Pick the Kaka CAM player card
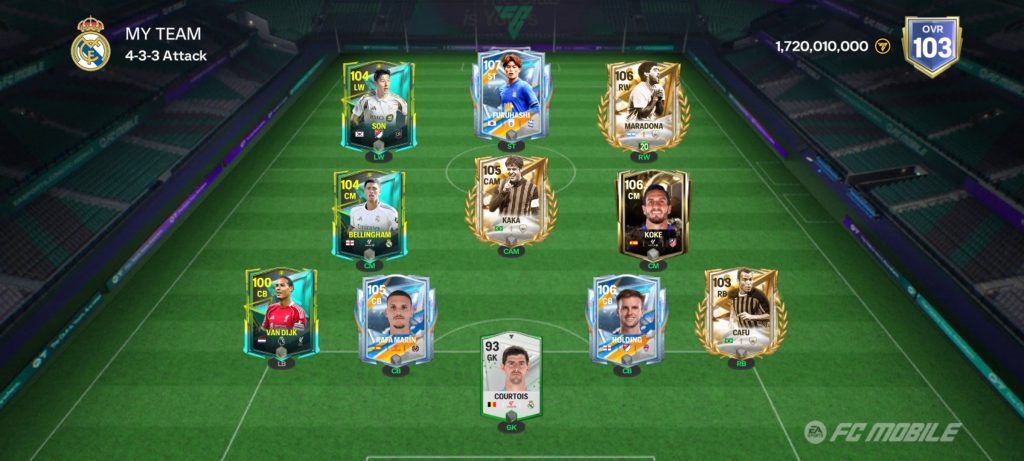 click(x=510, y=200)
